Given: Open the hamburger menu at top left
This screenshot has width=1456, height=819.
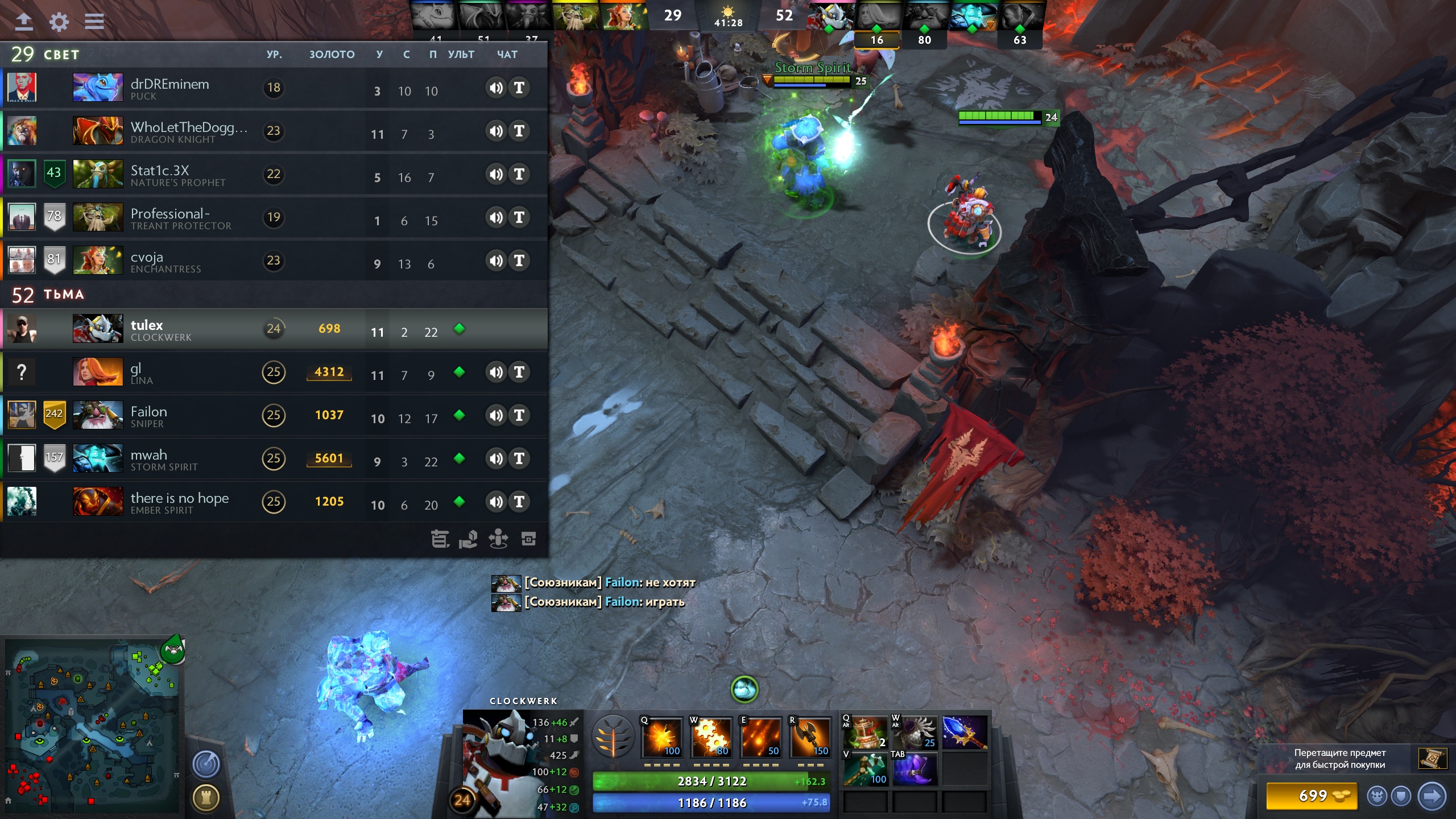Looking at the screenshot, I should click(94, 22).
